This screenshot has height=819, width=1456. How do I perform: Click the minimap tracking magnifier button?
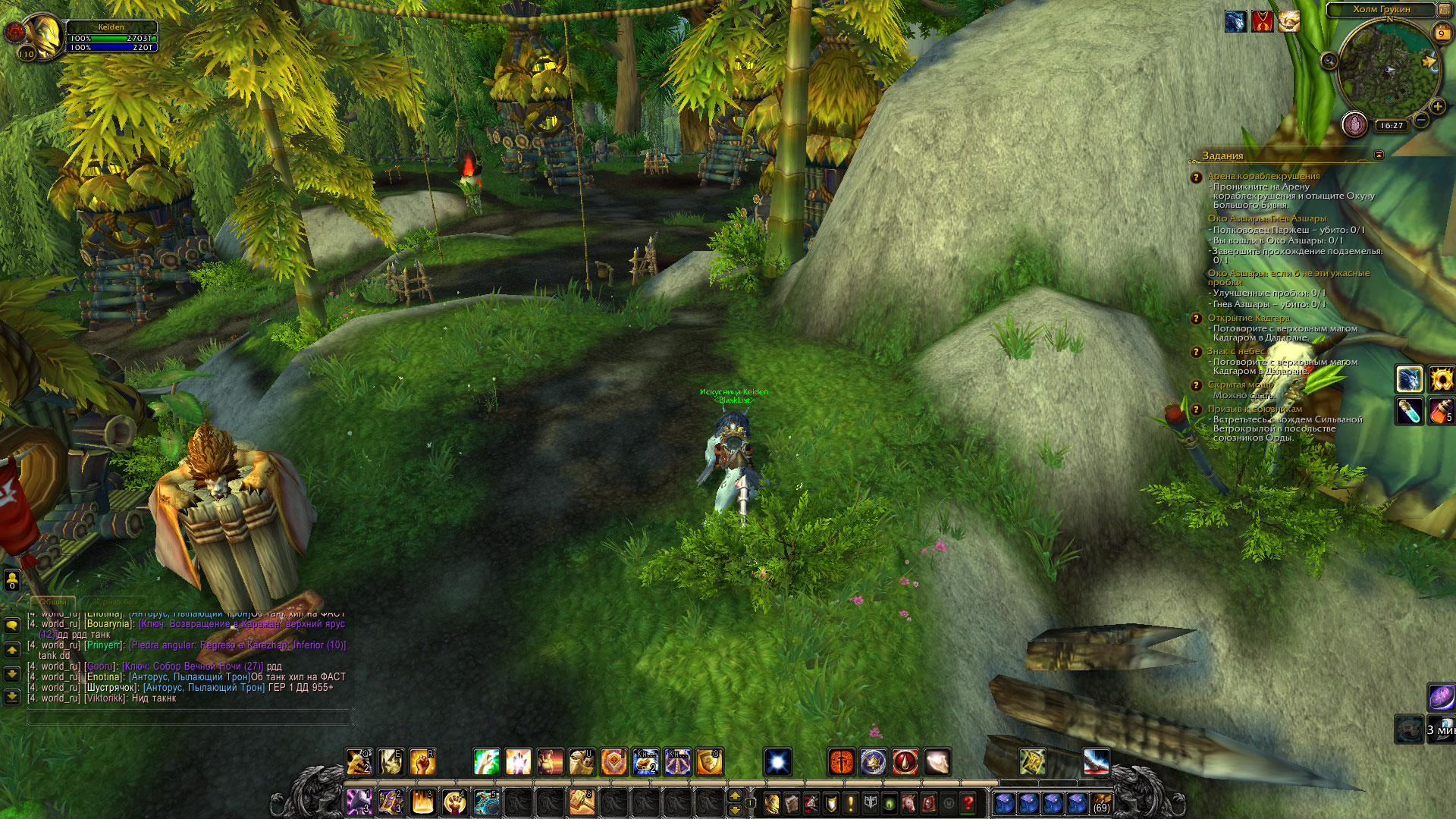coord(1329,61)
